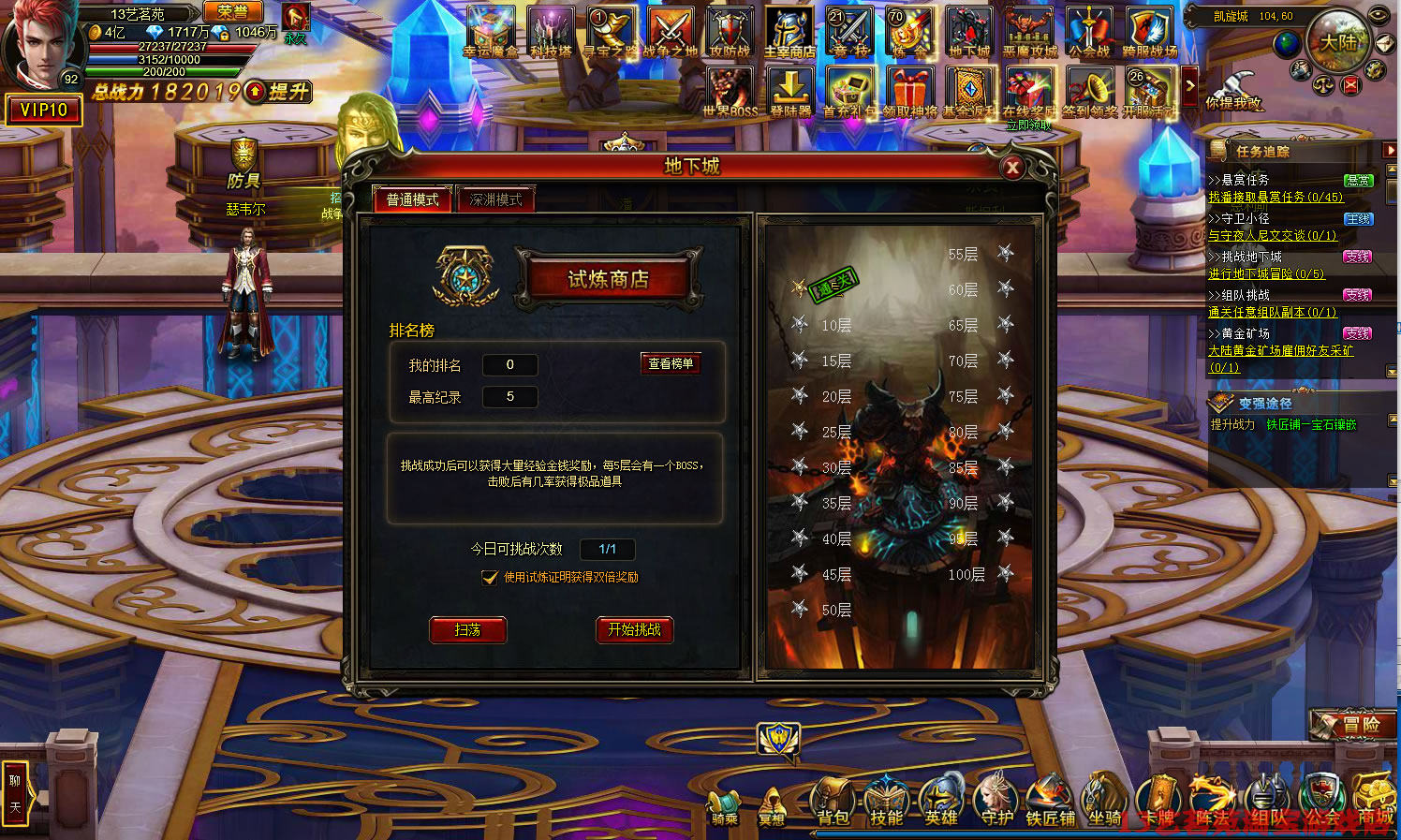The width and height of the screenshot is (1401, 840).
Task: Open the VIP10 privileges panel
Action: point(44,111)
